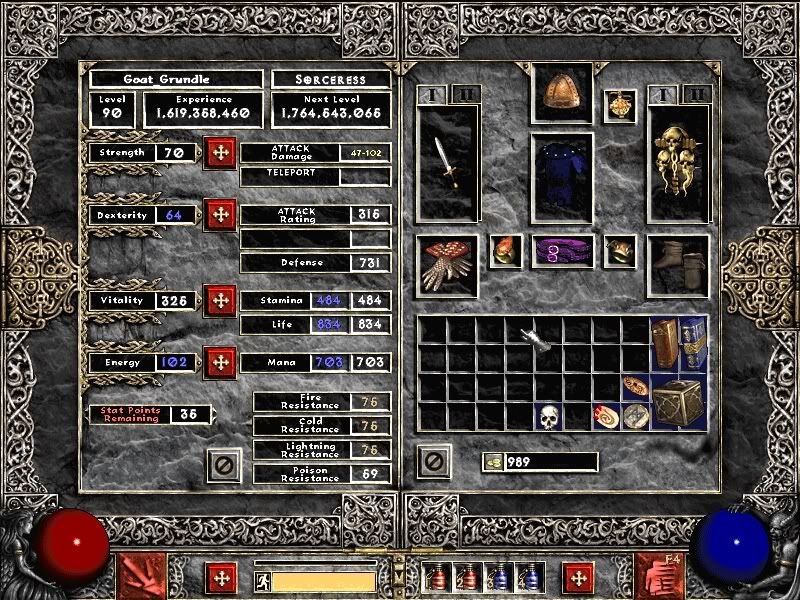
Task: Open the left attack skill selector
Action: (140, 576)
